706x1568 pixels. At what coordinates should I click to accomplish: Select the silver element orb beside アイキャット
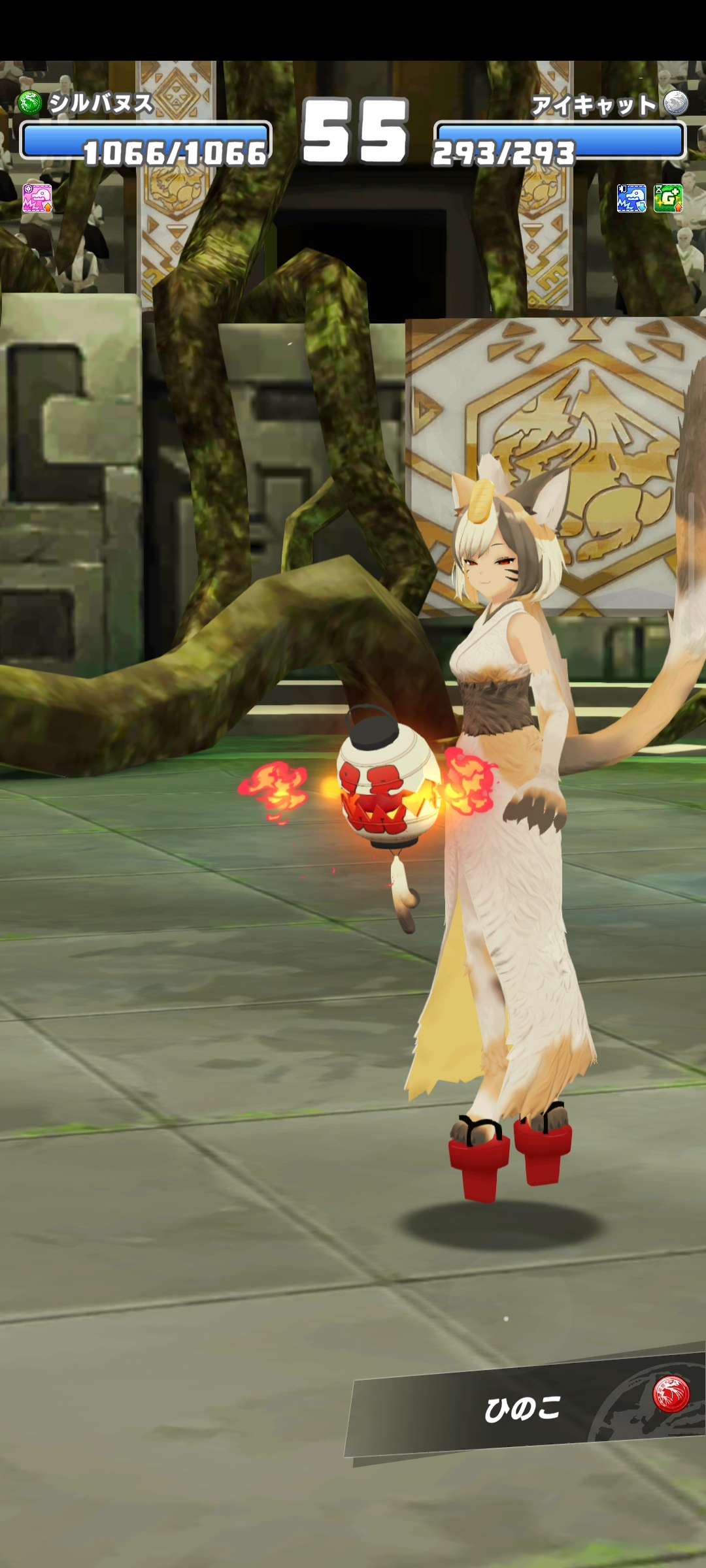[676, 103]
